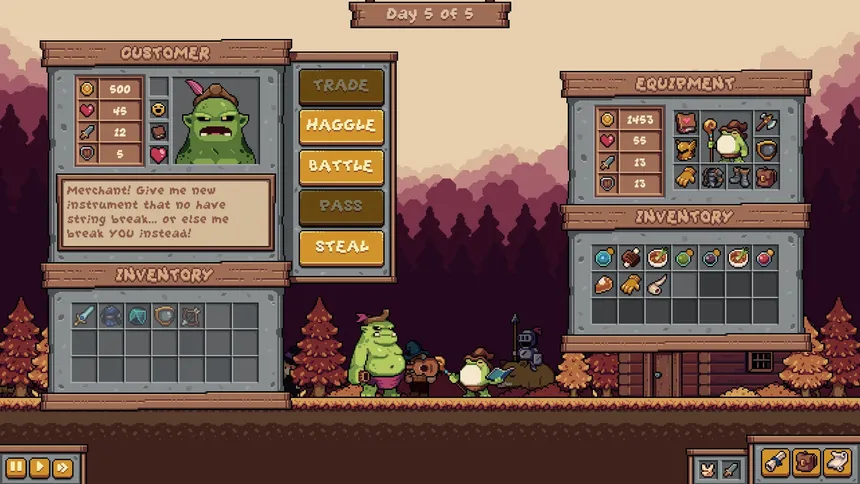Click the greyed-out Trade button
This screenshot has height=484, width=860.
click(341, 86)
